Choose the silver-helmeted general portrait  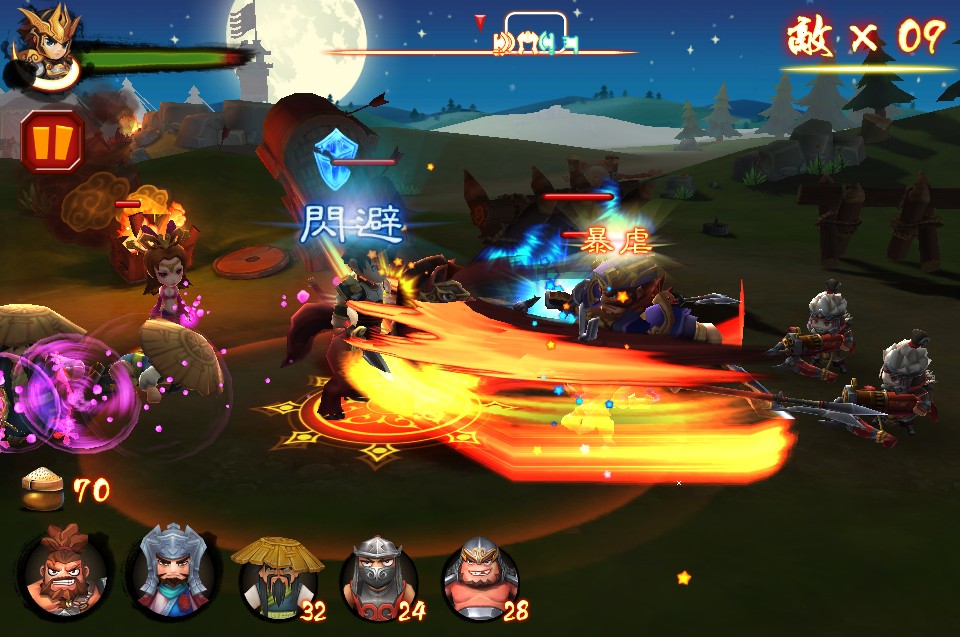[x=171, y=571]
